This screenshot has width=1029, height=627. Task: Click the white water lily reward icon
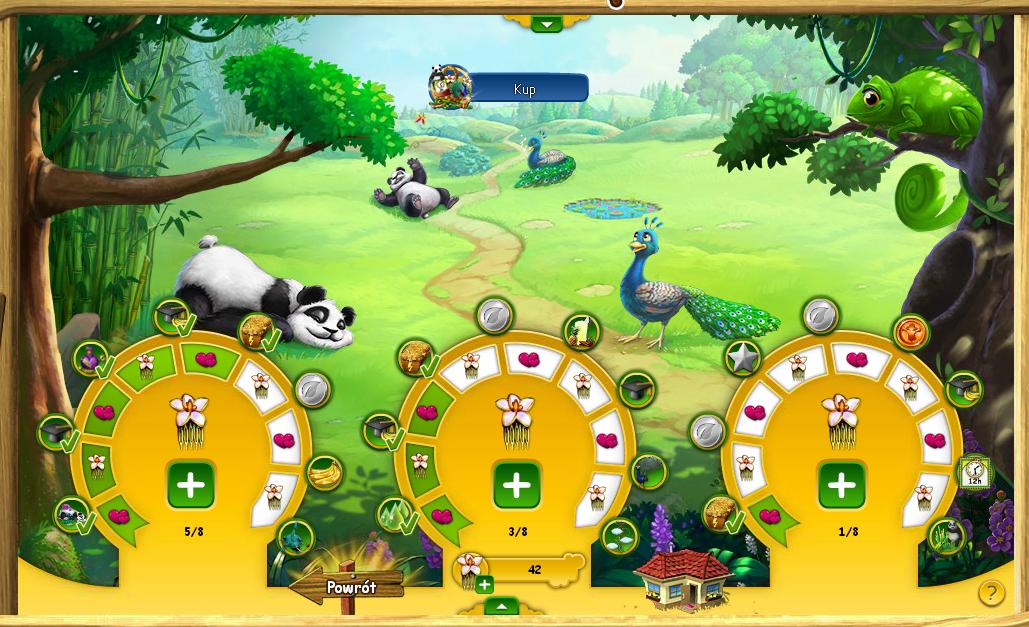pos(620,537)
